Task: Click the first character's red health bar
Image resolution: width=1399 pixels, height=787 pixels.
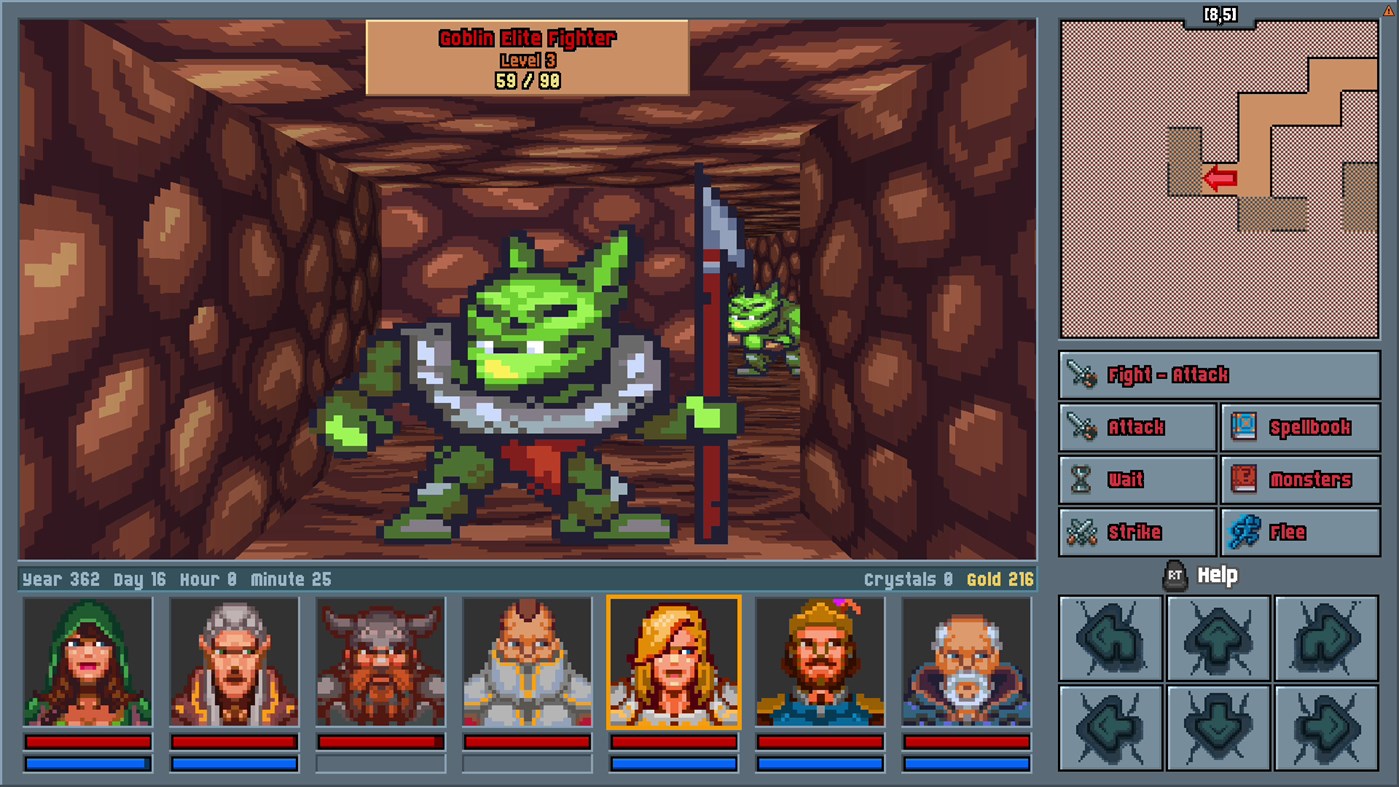Action: click(86, 742)
